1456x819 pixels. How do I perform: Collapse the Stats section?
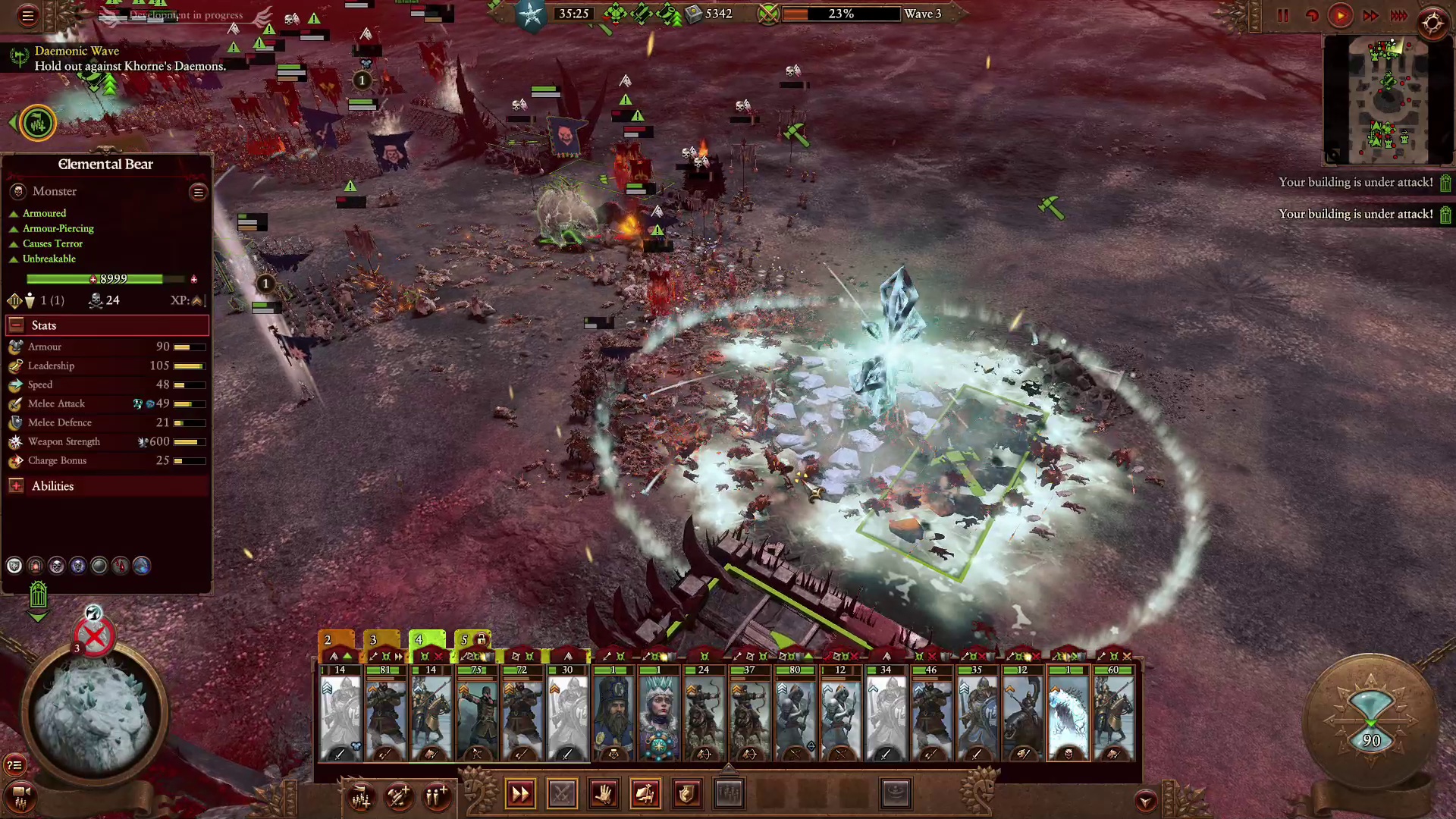coord(16,325)
